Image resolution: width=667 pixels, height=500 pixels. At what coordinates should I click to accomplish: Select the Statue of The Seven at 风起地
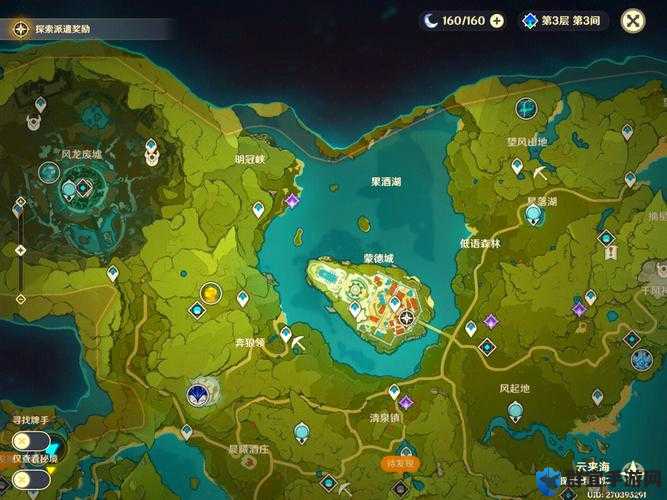[x=515, y=410]
